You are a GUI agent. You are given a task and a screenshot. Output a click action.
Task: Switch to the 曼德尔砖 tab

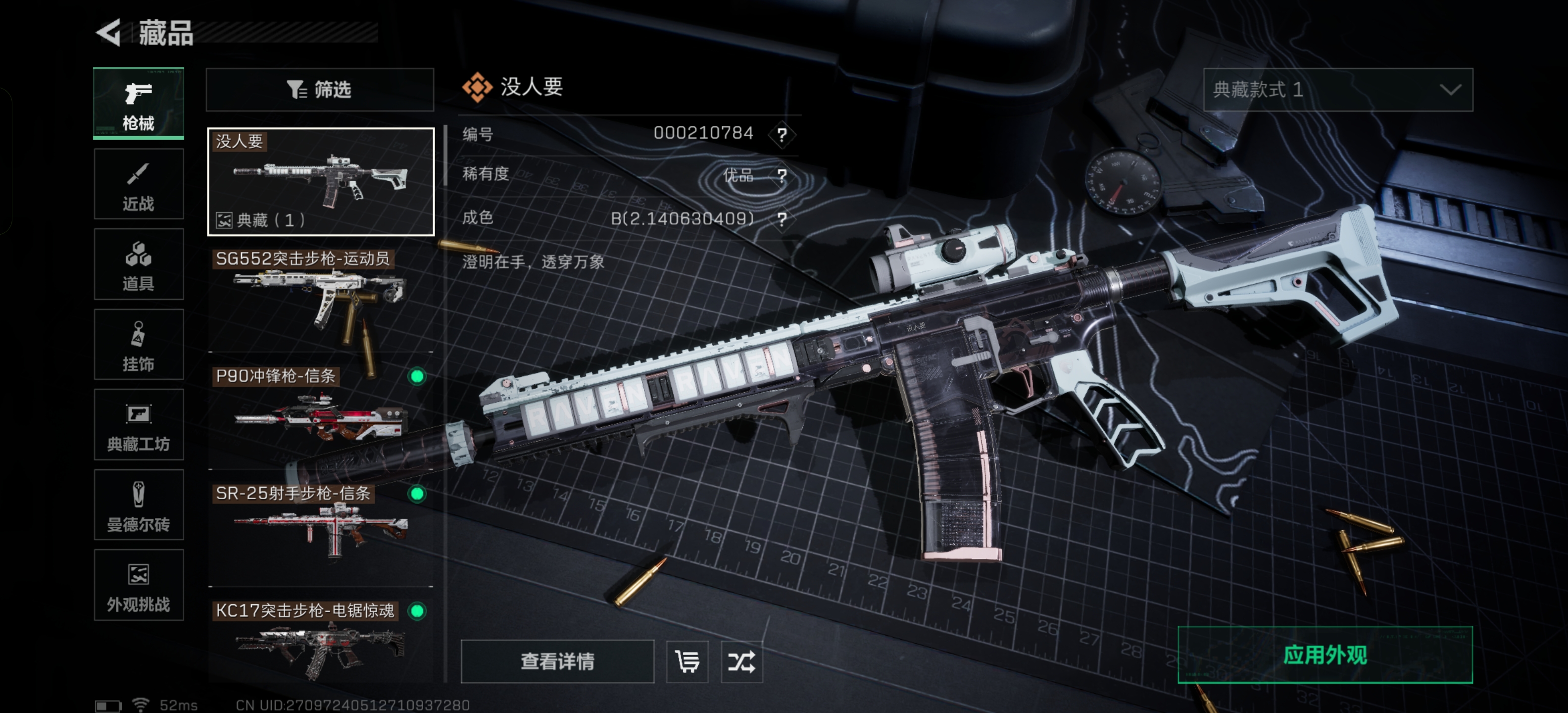(x=139, y=506)
